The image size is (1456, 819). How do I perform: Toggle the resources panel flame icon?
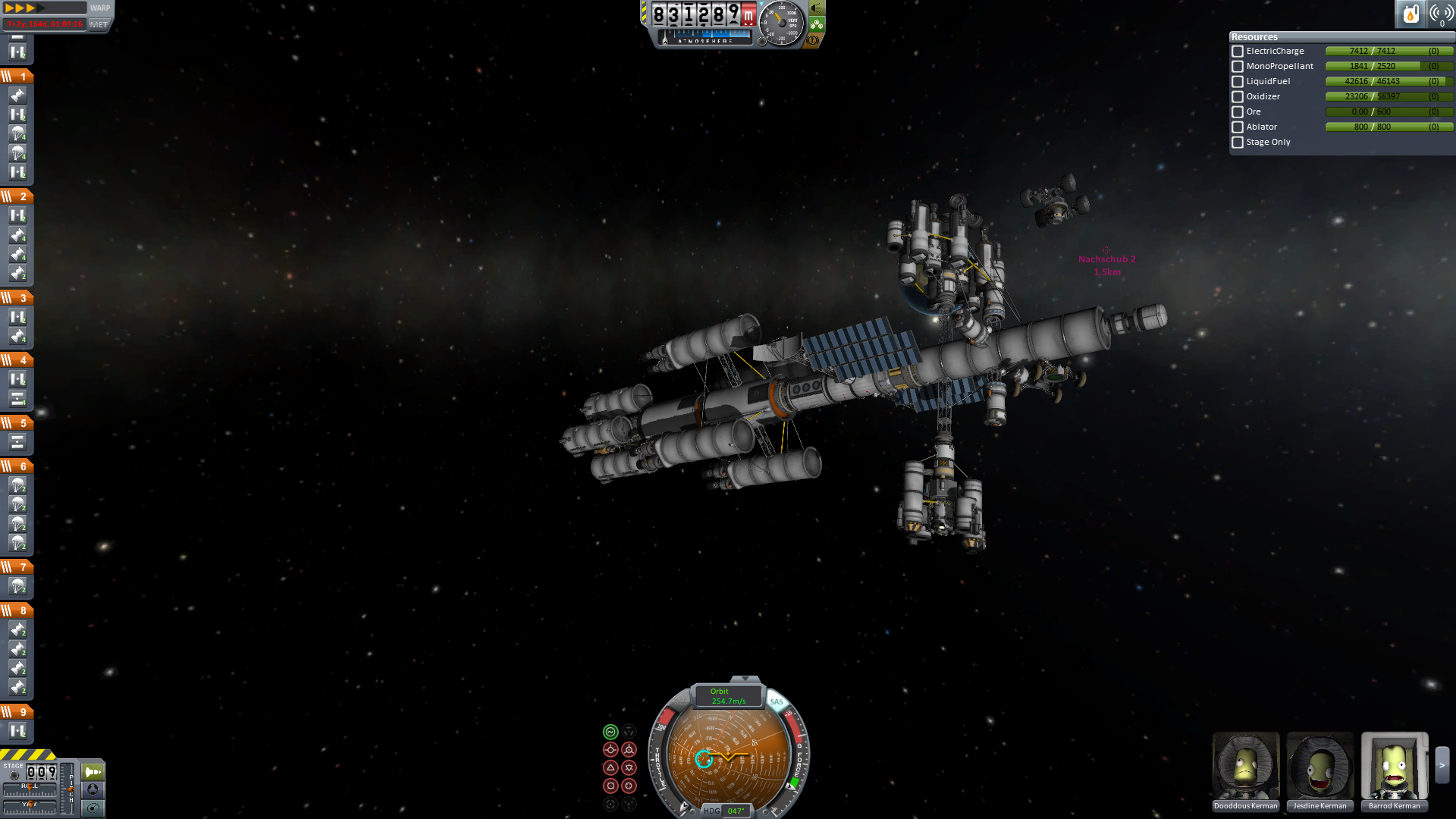(1410, 14)
